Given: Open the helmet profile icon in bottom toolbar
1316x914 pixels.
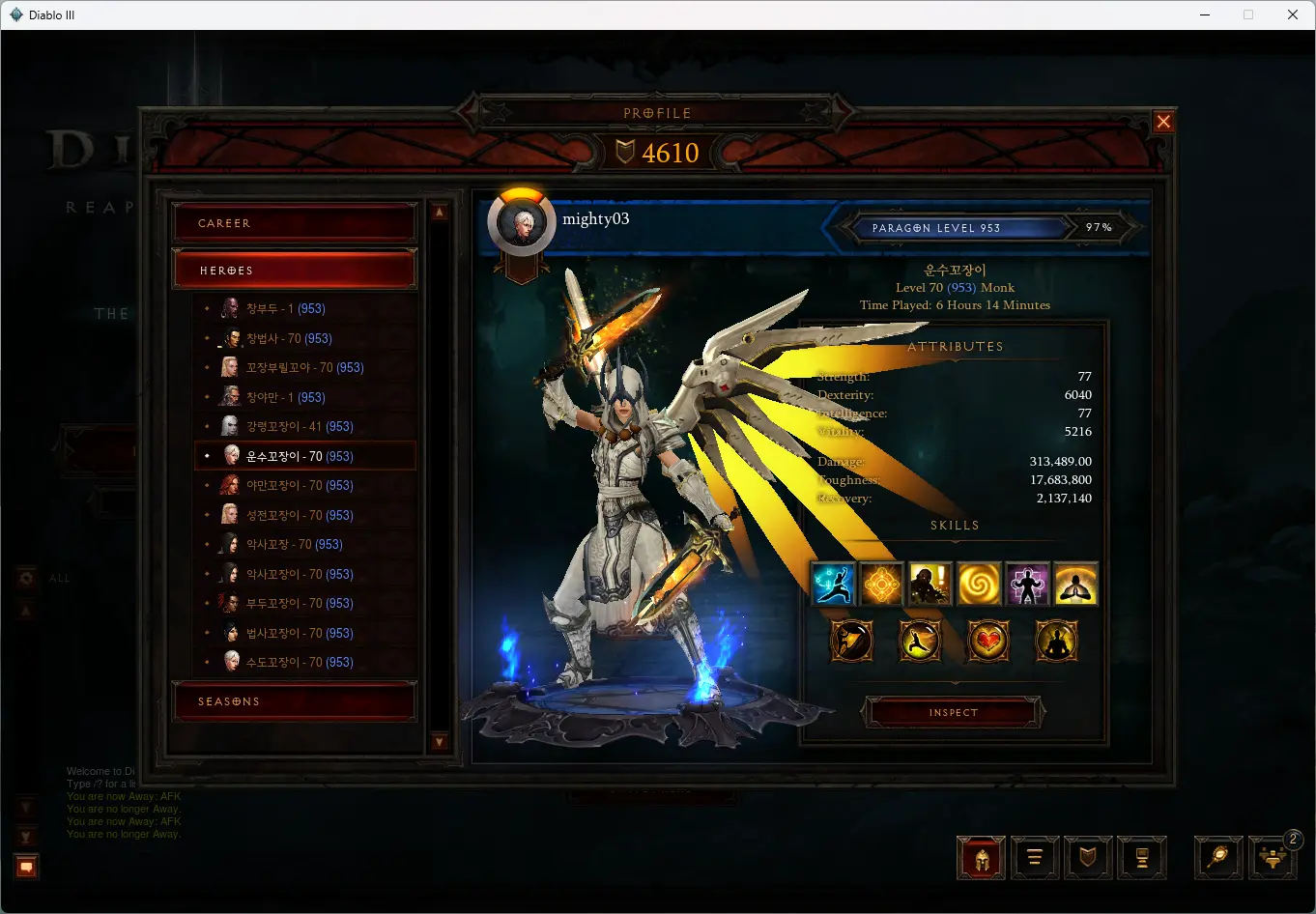Looking at the screenshot, I should click(x=980, y=858).
